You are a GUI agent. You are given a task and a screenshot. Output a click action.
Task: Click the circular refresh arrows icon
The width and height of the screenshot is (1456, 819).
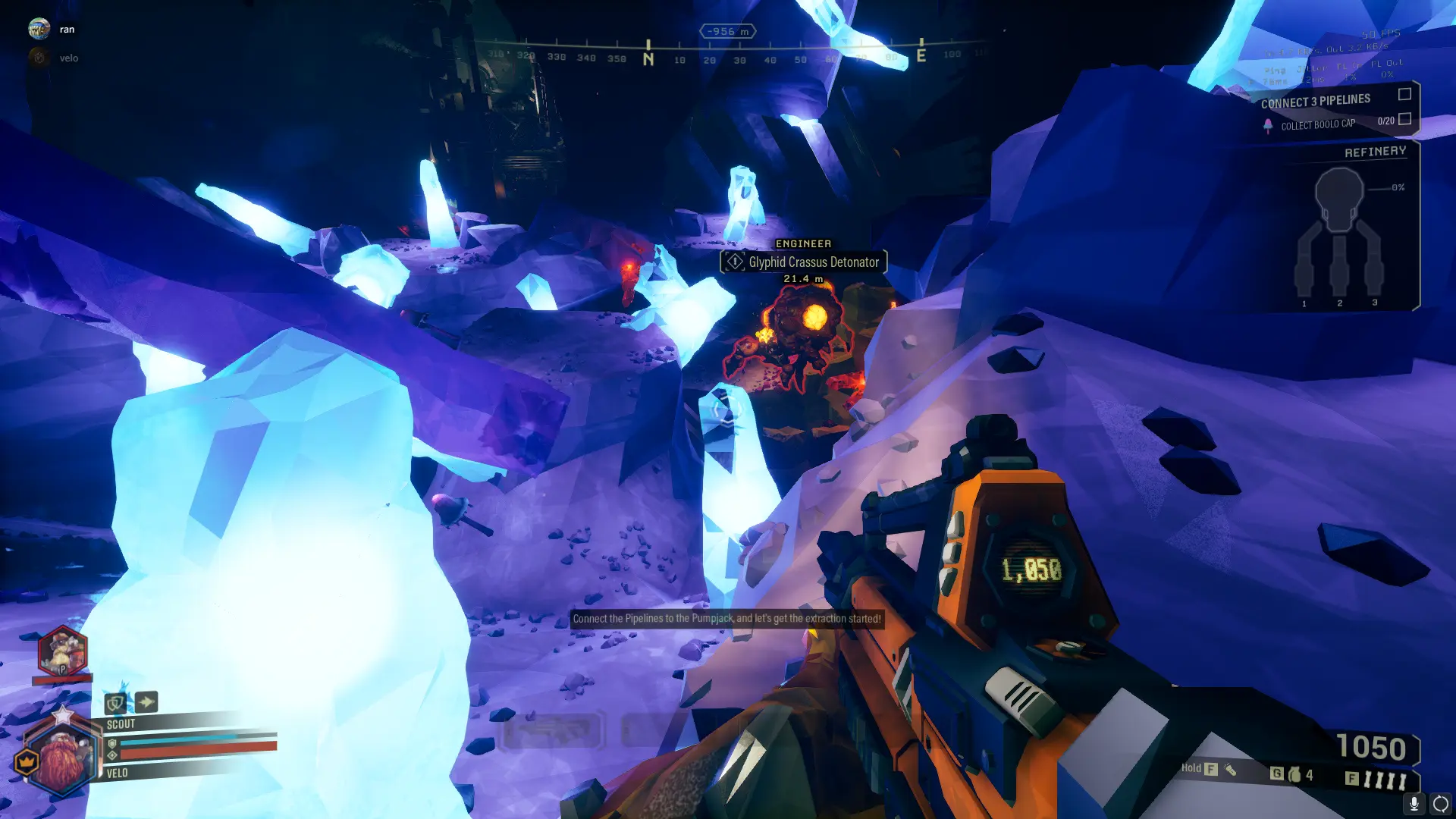pyautogui.click(x=1440, y=803)
